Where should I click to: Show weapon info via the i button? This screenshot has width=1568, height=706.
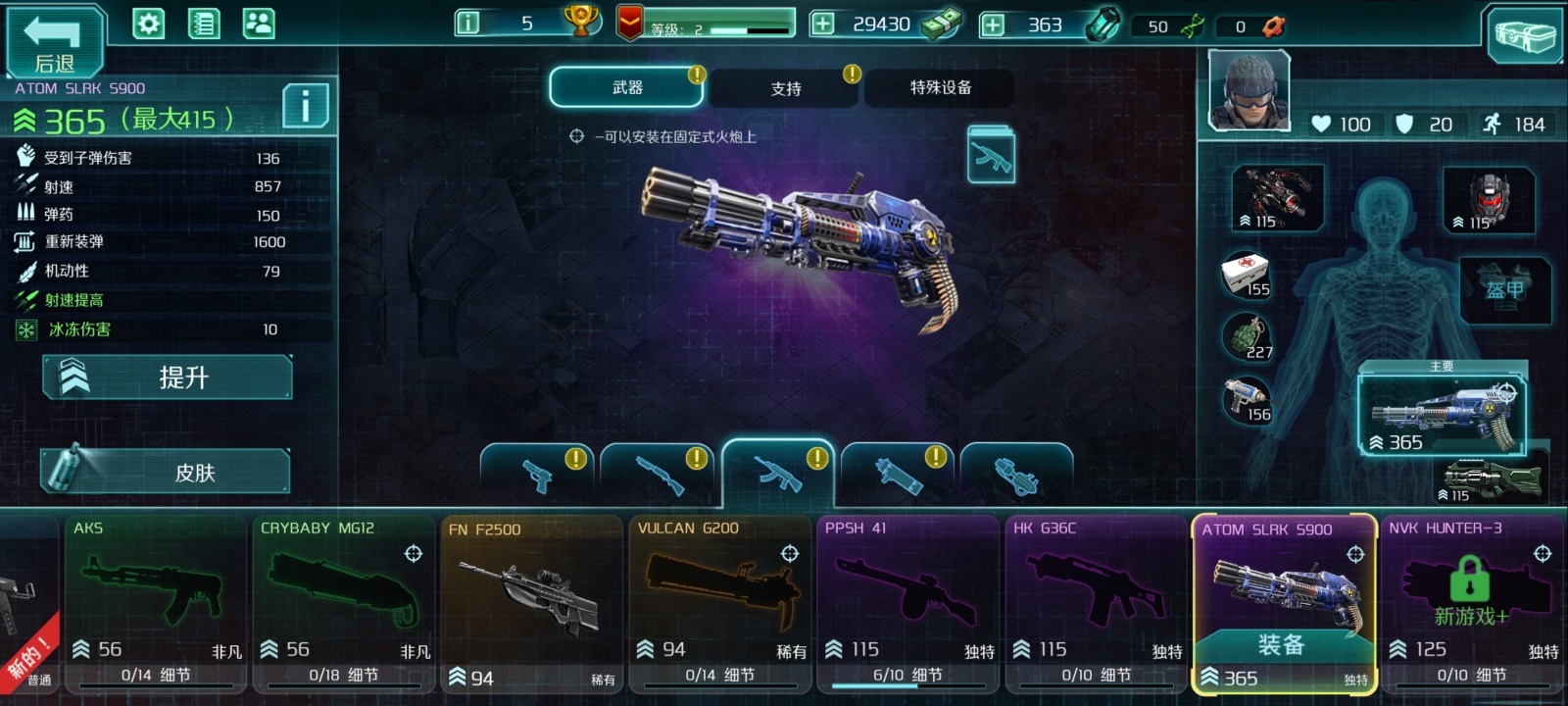click(x=306, y=105)
